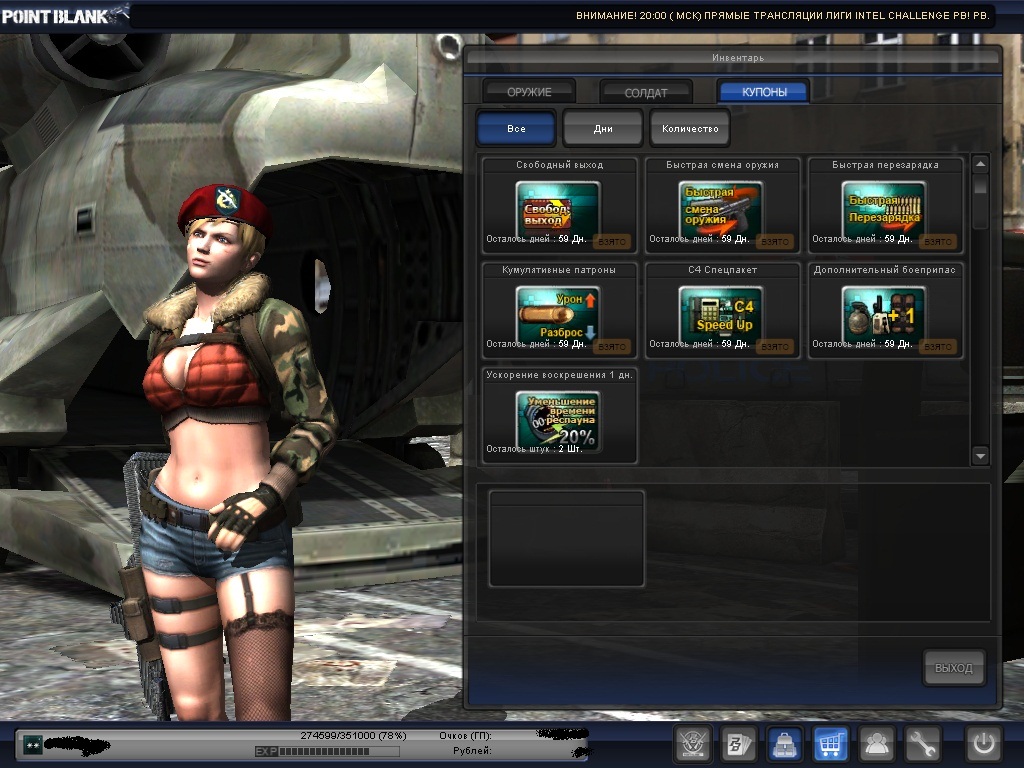Viewport: 1024px width, 768px height.
Task: Choose the Быстрая смена оружия coupon
Action: pyautogui.click(x=722, y=210)
